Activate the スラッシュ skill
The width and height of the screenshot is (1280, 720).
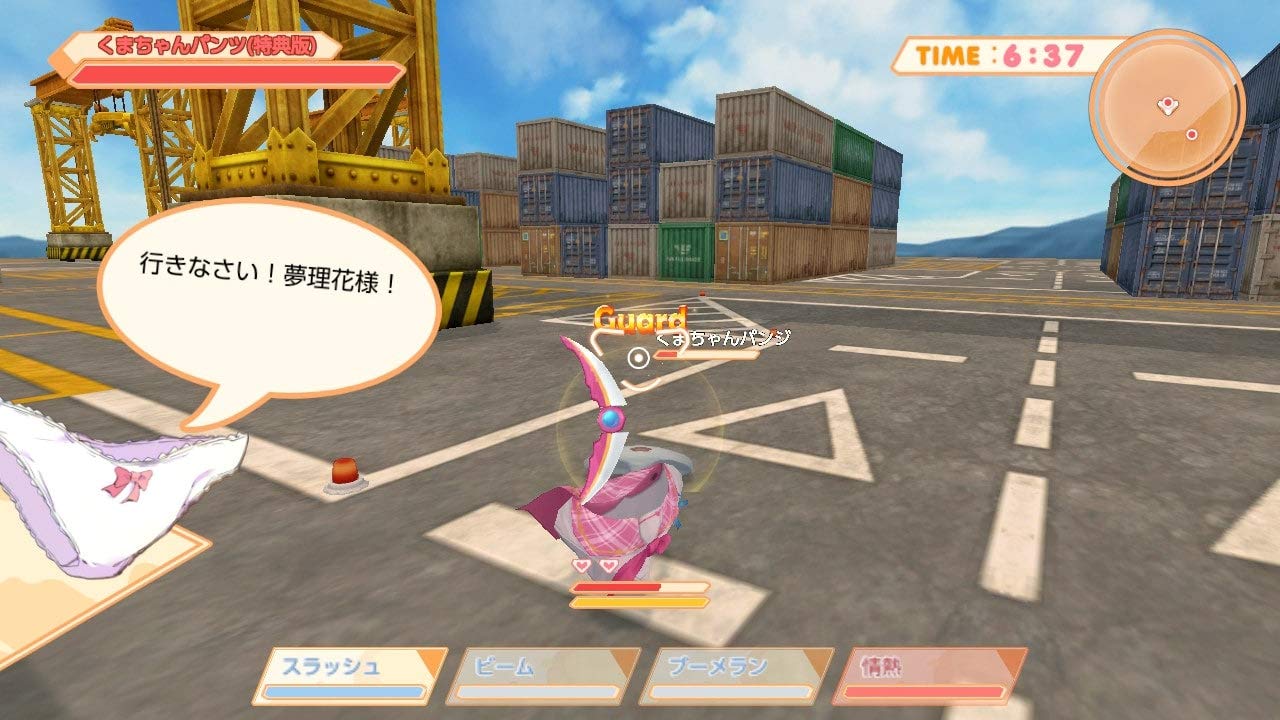pos(349,676)
